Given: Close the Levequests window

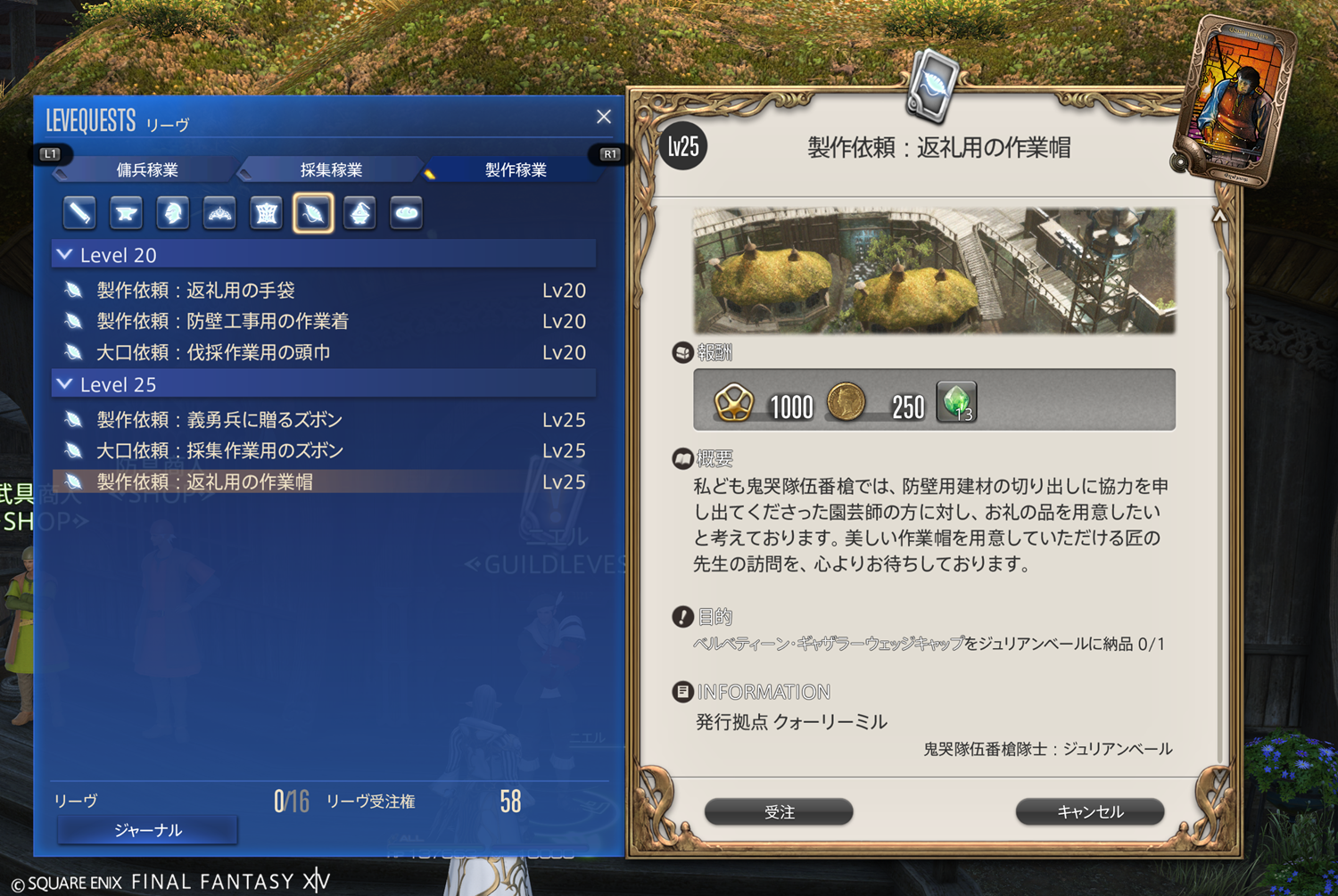Looking at the screenshot, I should coord(604,117).
